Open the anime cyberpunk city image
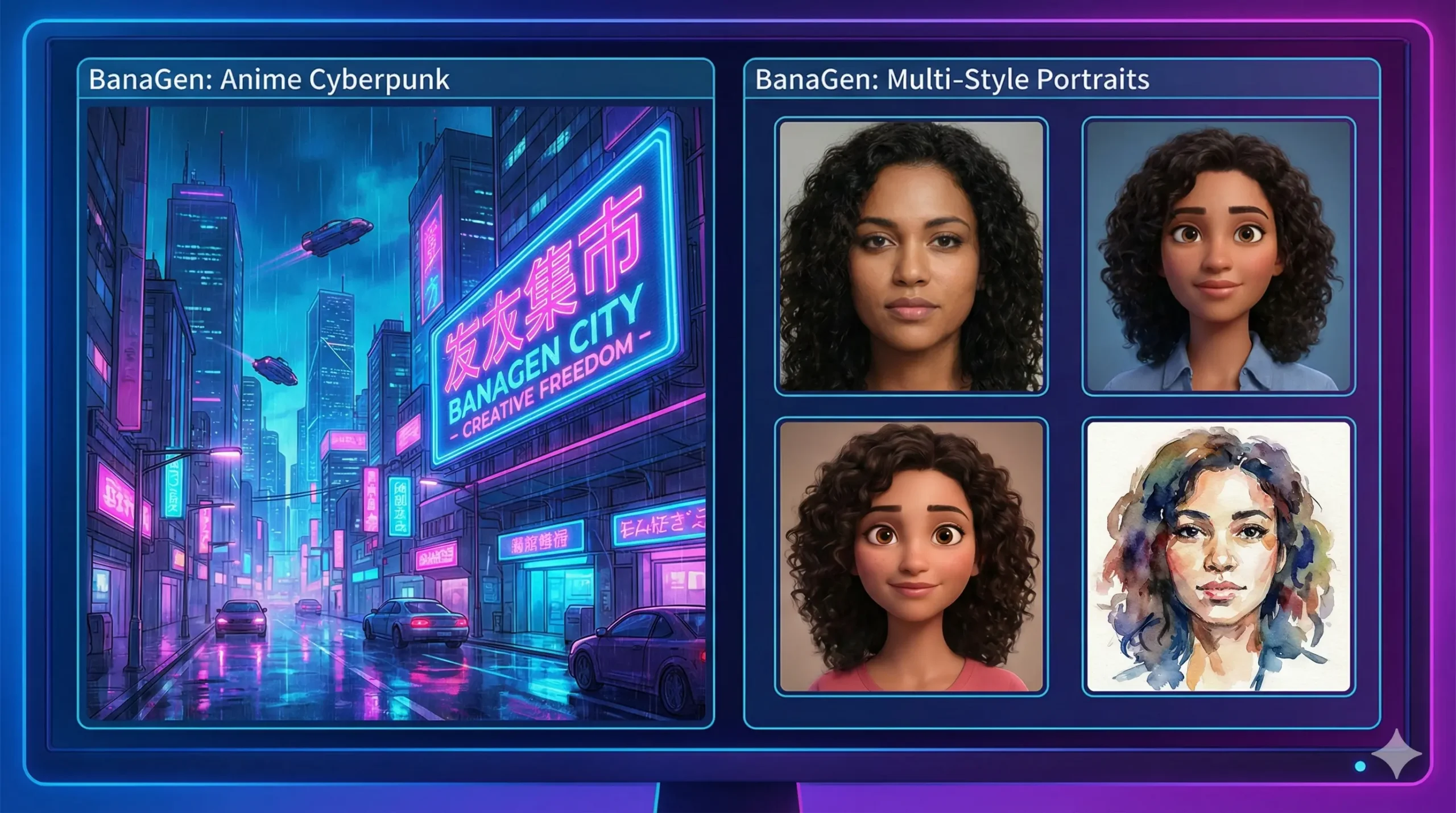This screenshot has width=1456, height=813. (x=396, y=412)
